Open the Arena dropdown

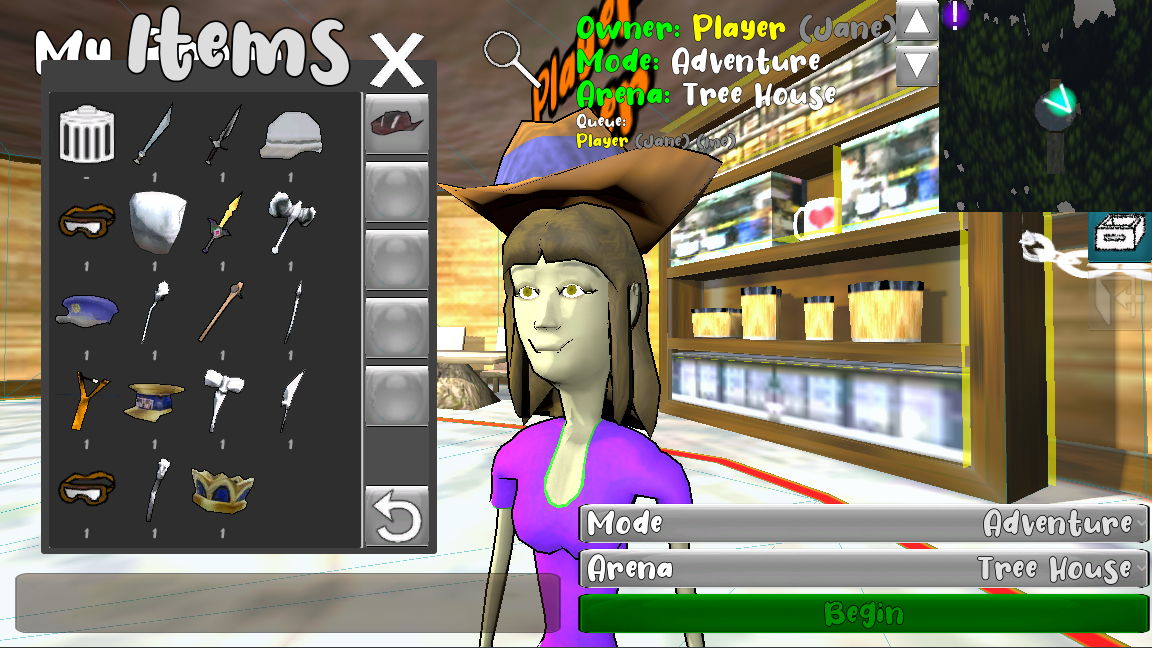[x=864, y=569]
